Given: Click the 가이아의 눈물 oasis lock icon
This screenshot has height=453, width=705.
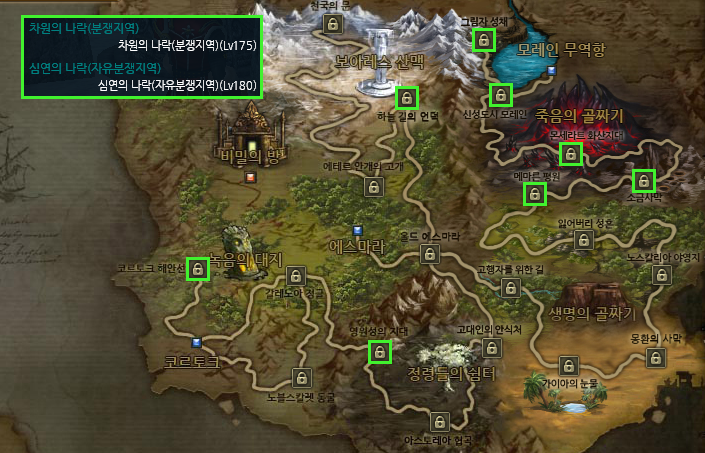Looking at the screenshot, I should coord(569,366).
